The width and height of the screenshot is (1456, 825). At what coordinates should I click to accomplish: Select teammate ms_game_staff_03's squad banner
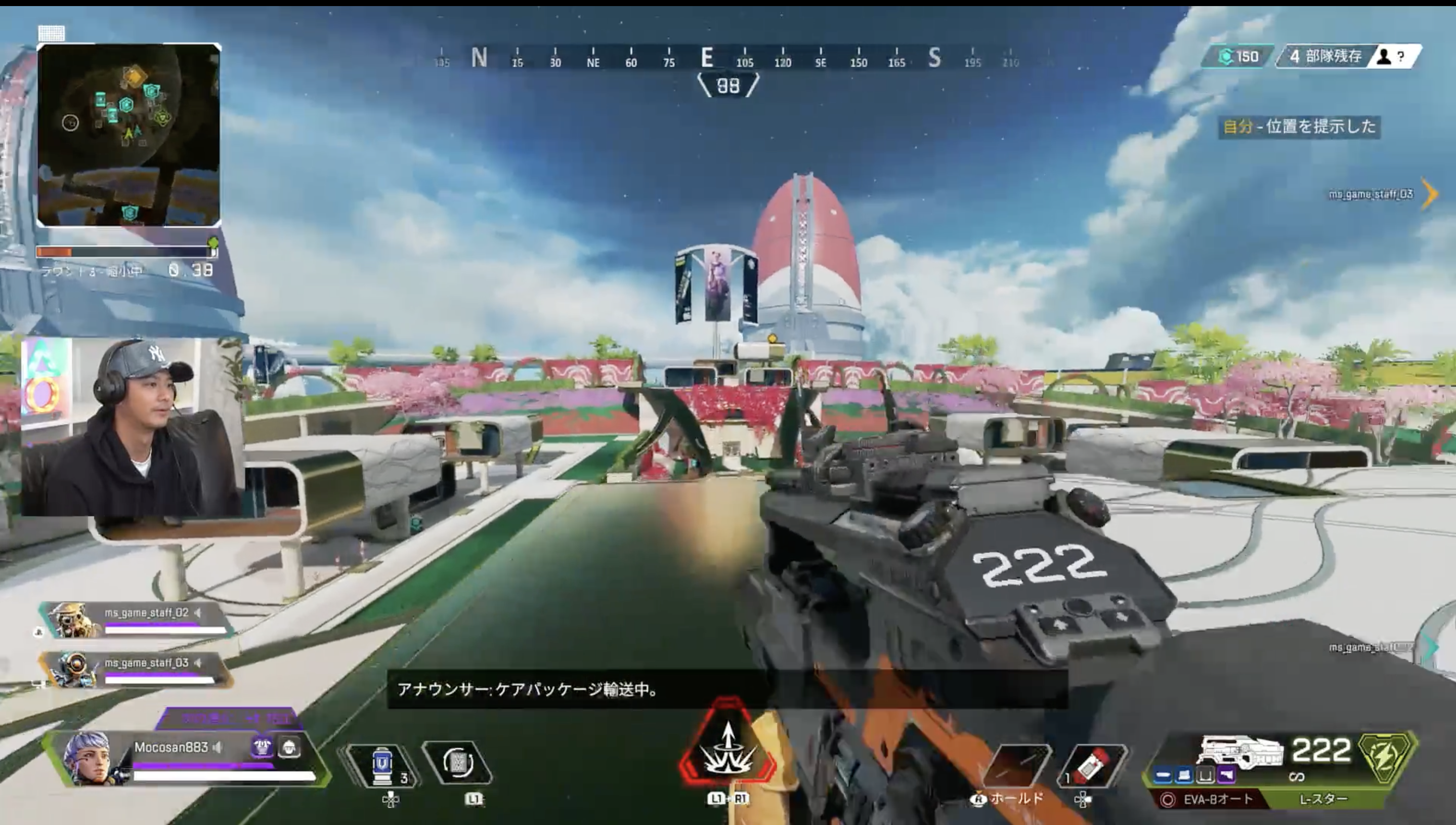(136, 670)
